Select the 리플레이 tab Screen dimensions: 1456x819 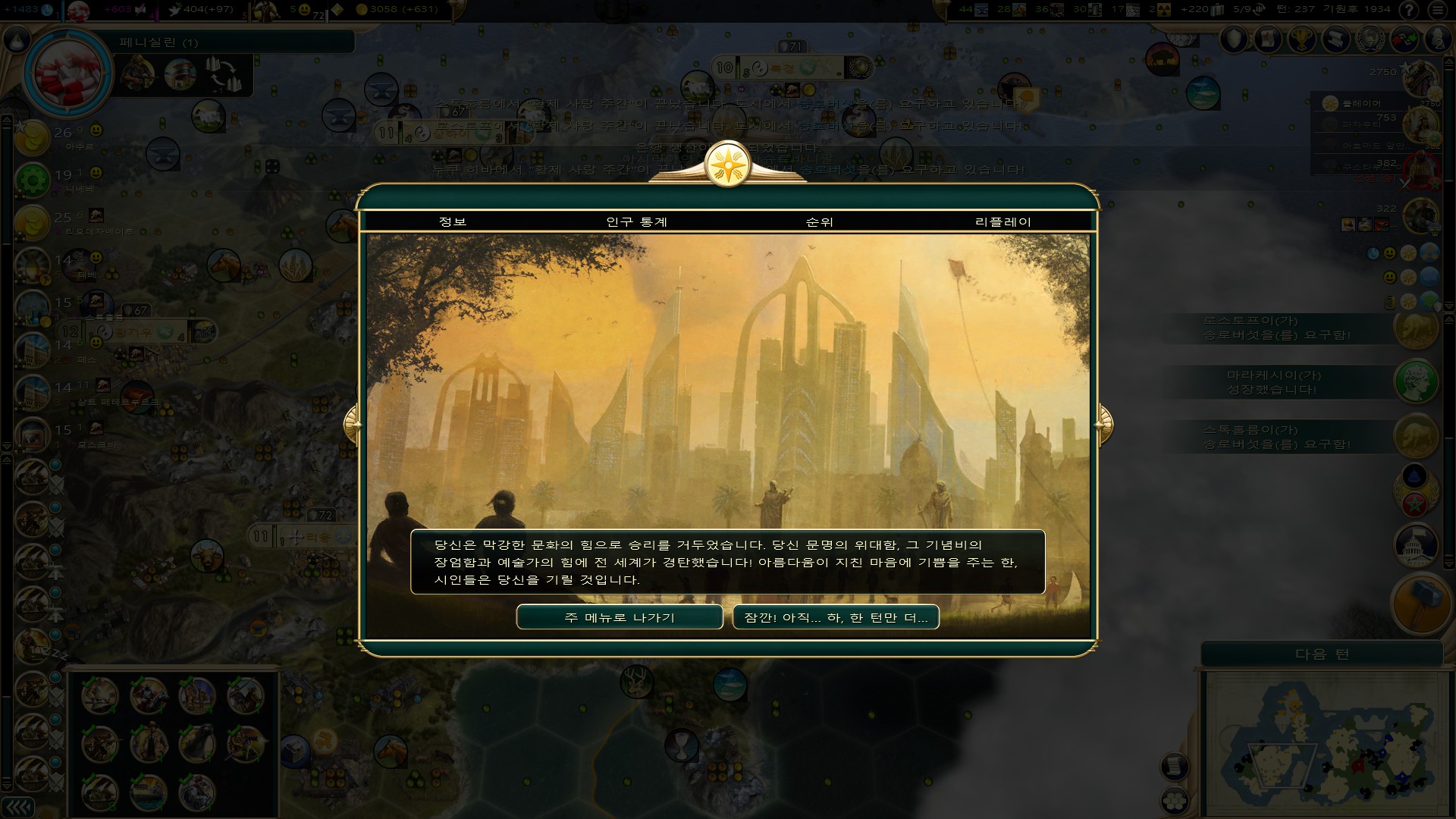click(x=1003, y=221)
